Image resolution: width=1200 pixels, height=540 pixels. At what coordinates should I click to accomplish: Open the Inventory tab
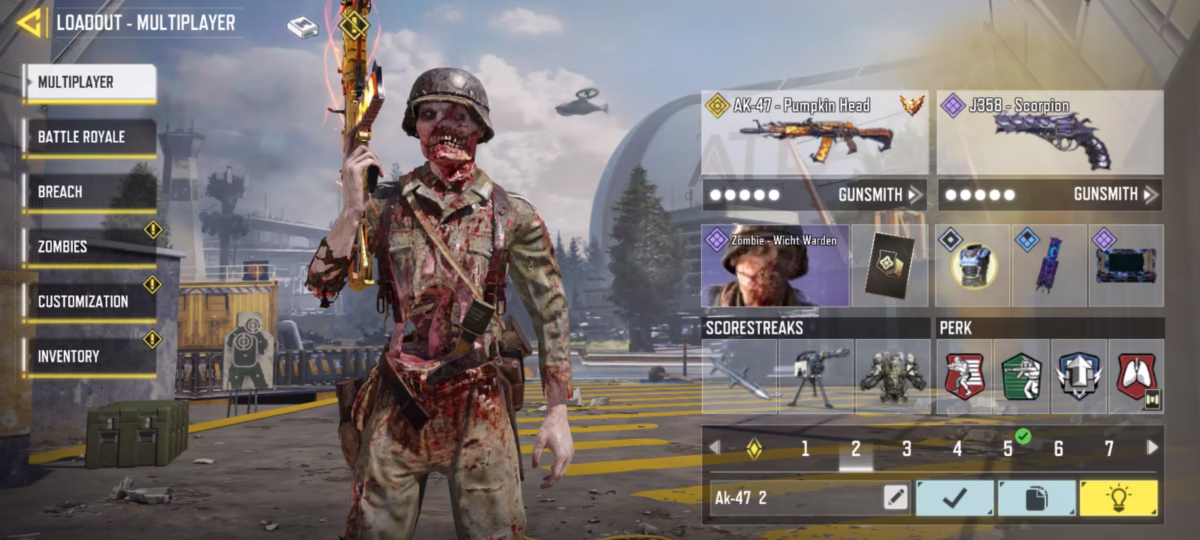tap(90, 356)
